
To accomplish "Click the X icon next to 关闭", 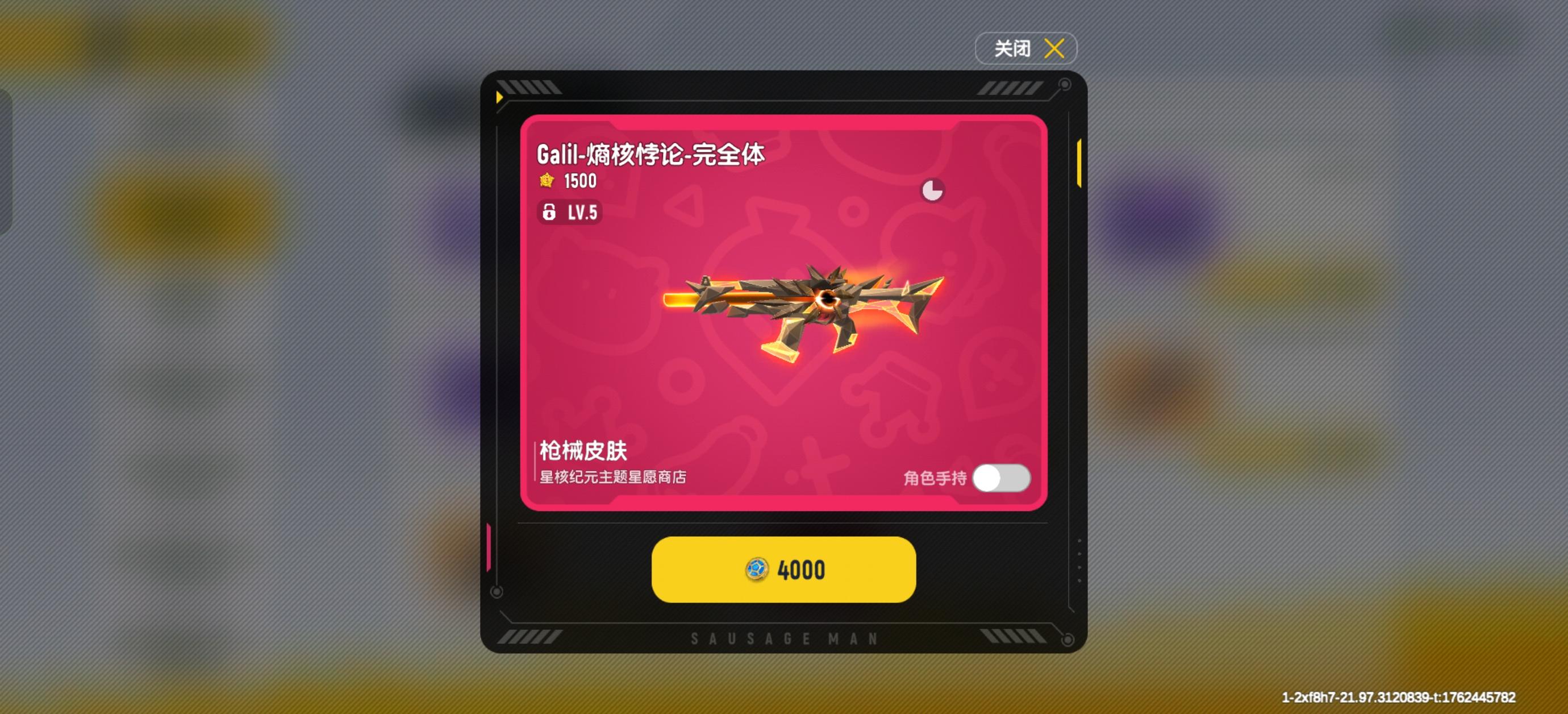I will 1055,48.
